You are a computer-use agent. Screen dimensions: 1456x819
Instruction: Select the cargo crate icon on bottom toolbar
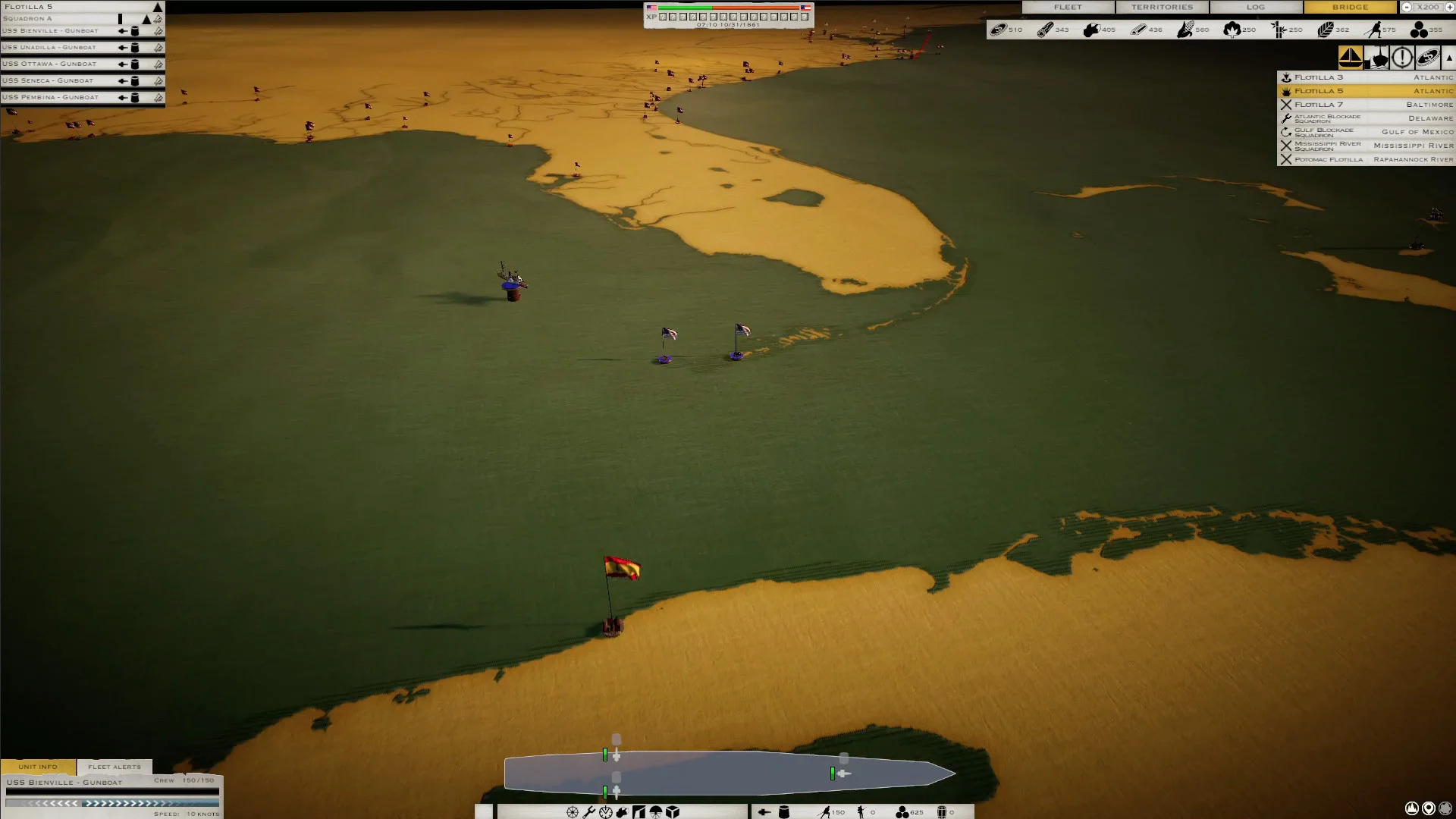(x=672, y=812)
